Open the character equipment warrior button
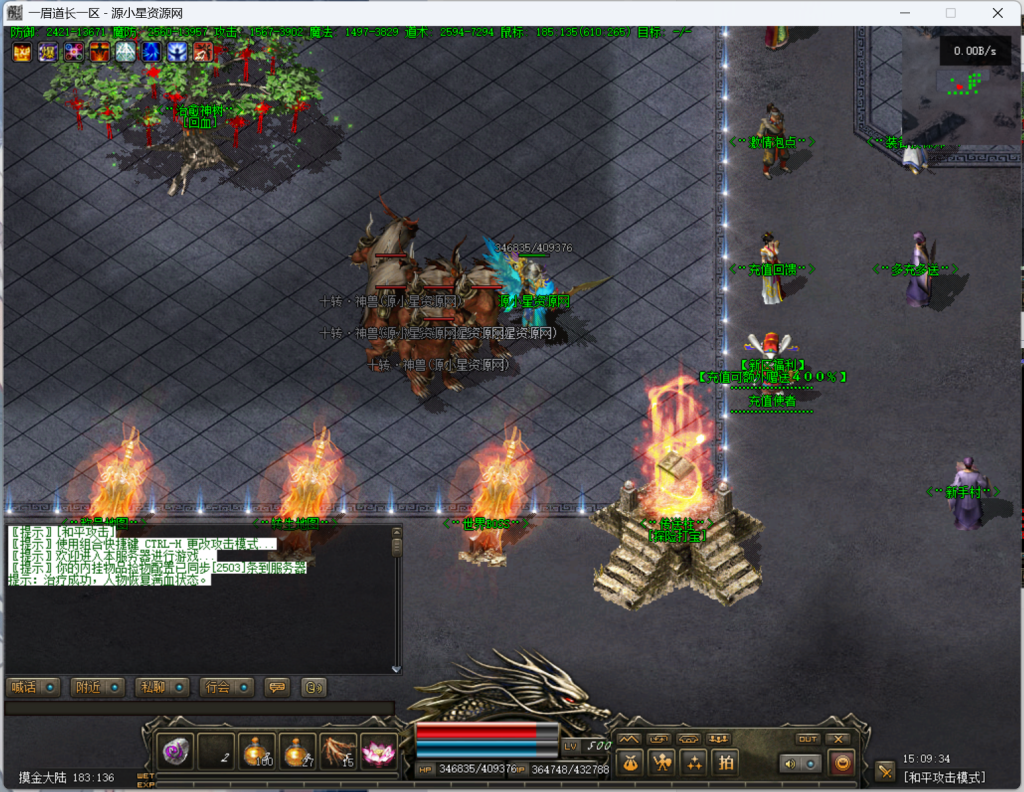Image resolution: width=1024 pixels, height=792 pixels. pos(662,763)
